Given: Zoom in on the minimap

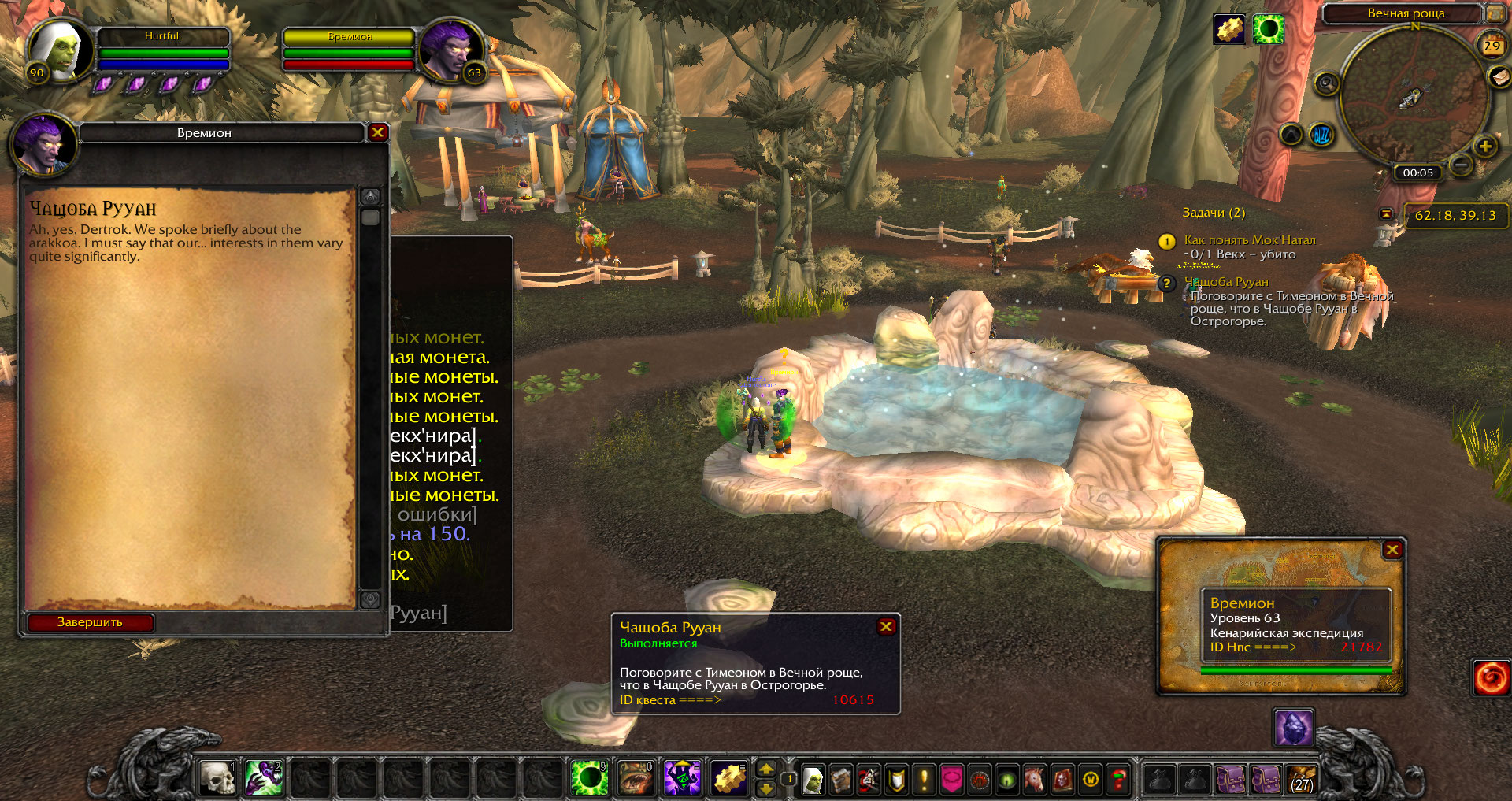Looking at the screenshot, I should (1485, 146).
